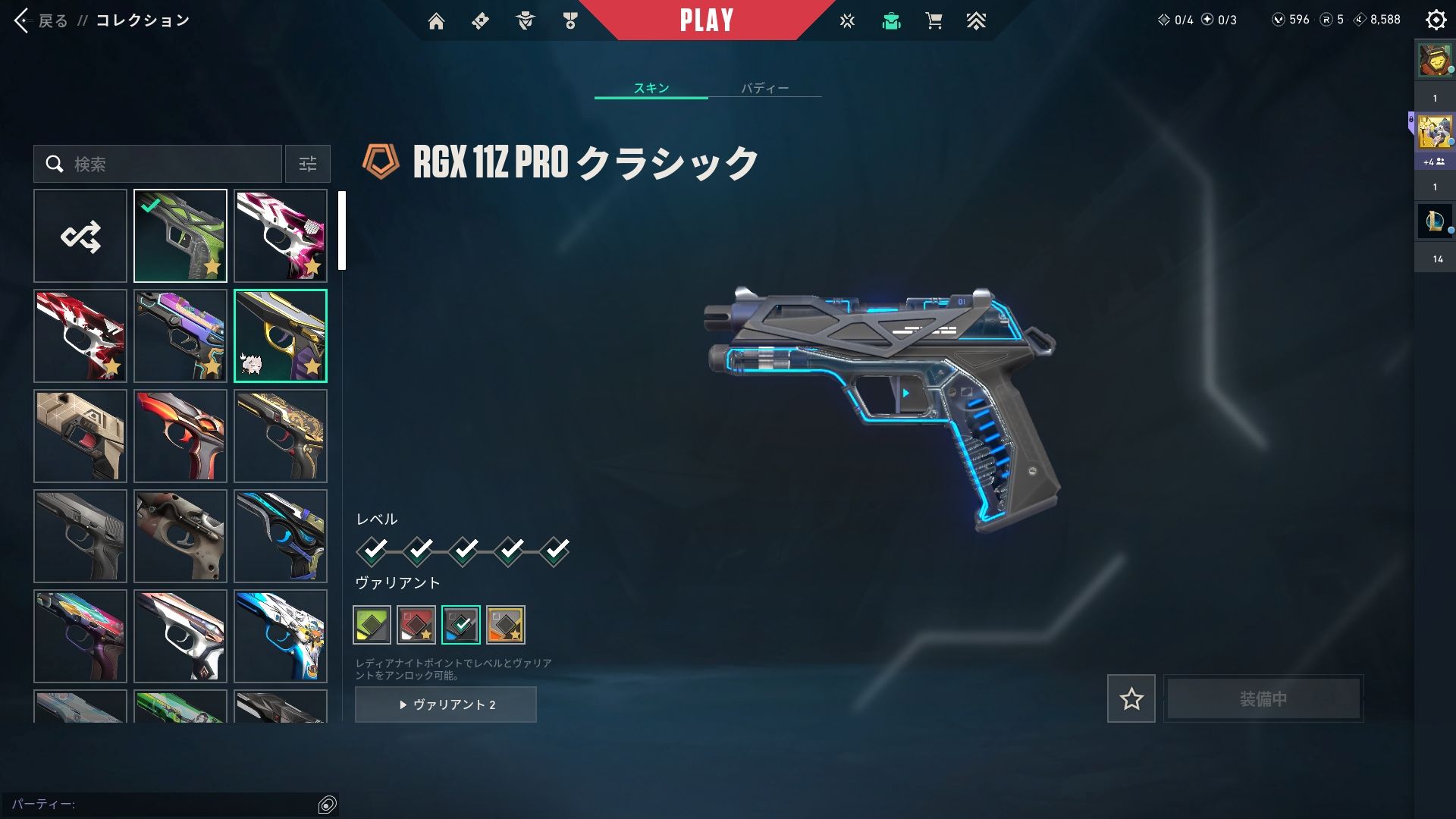This screenshot has width=1456, height=819.
Task: Open the settings gear icon
Action: [1436, 20]
